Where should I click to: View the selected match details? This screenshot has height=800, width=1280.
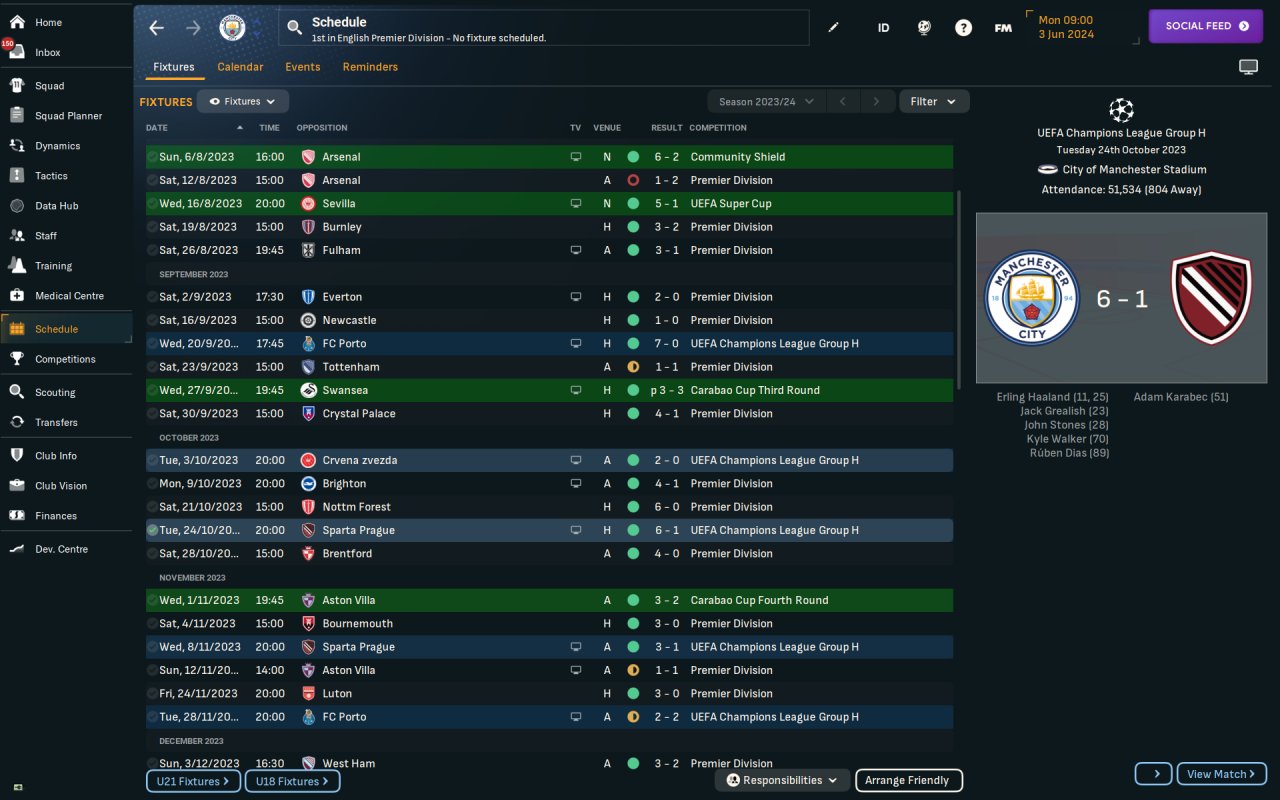pyautogui.click(x=1221, y=774)
